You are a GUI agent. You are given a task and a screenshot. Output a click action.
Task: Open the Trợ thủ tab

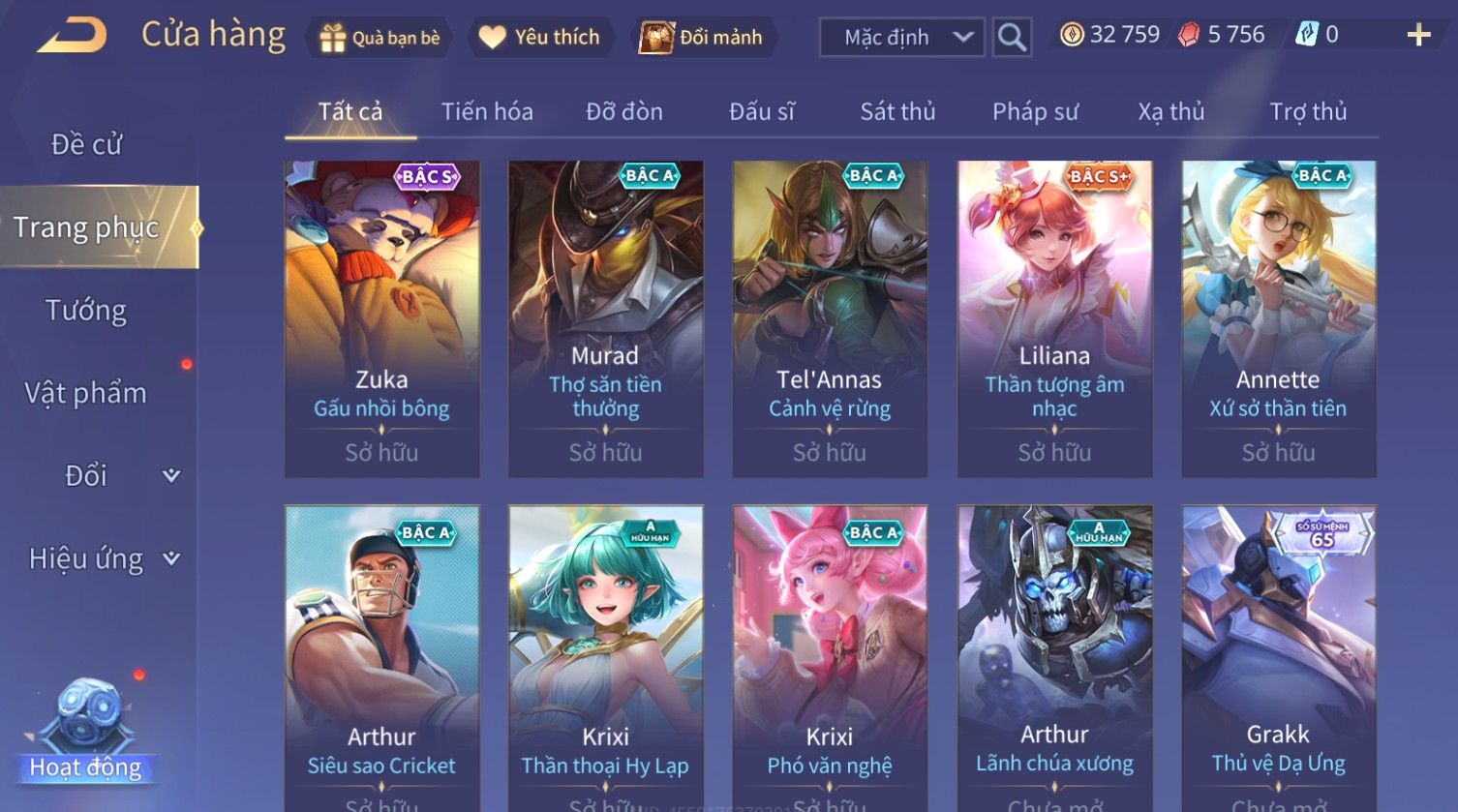1308,112
